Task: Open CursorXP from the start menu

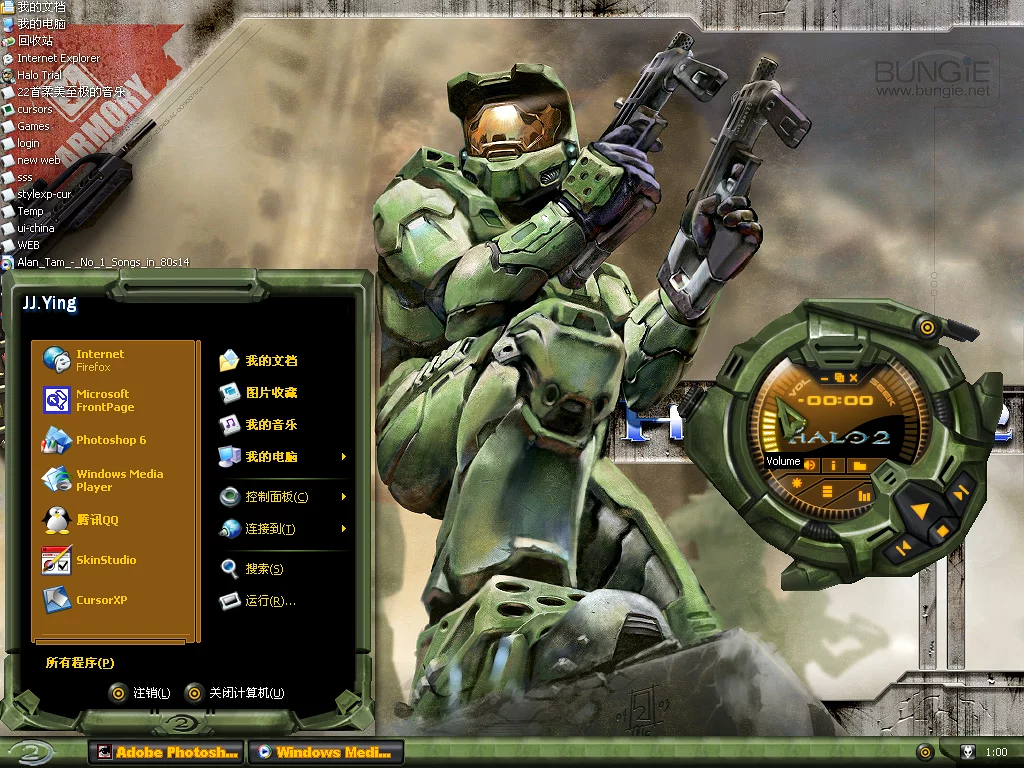Action: click(x=101, y=600)
